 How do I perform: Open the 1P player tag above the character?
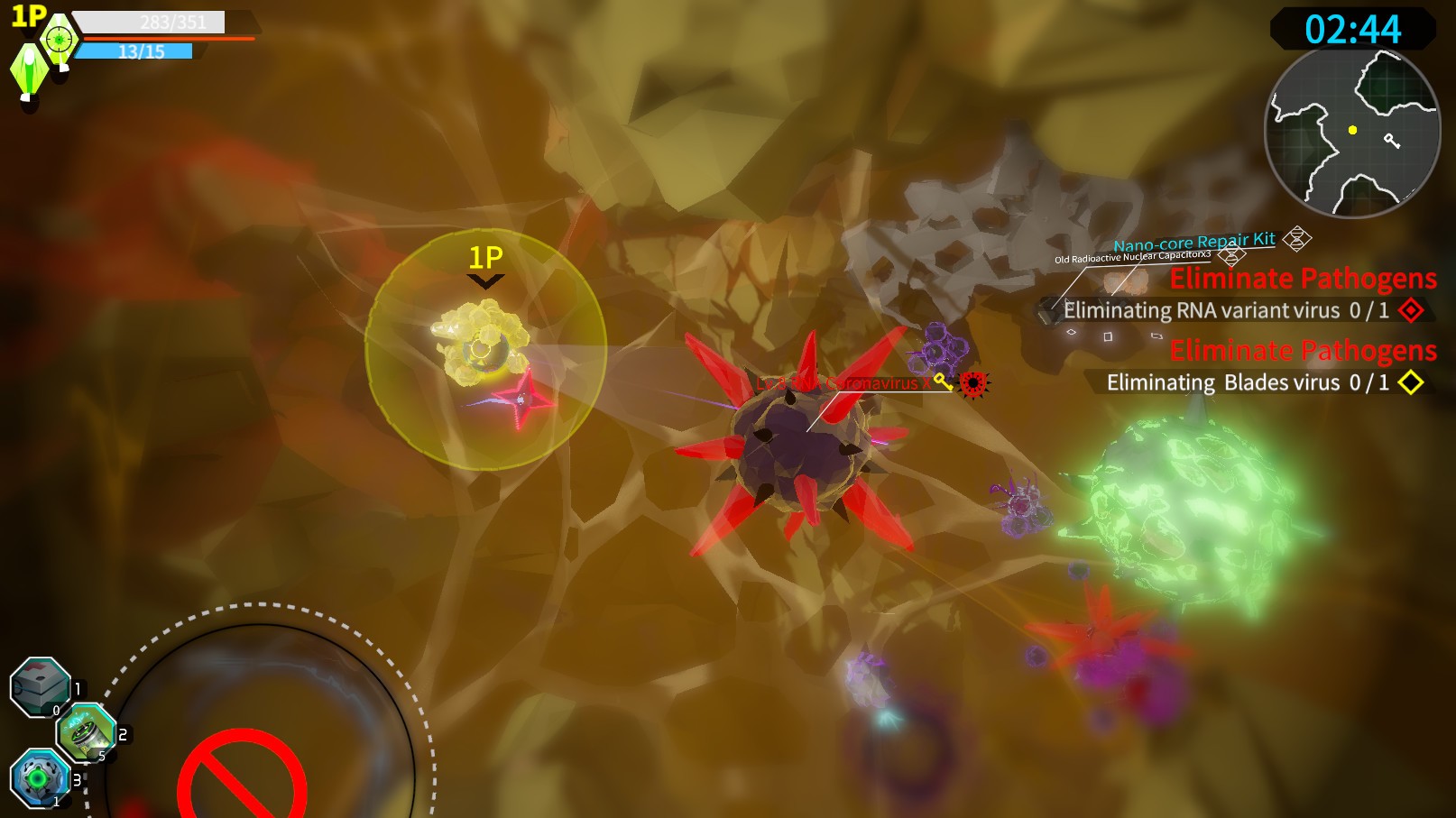[x=484, y=259]
